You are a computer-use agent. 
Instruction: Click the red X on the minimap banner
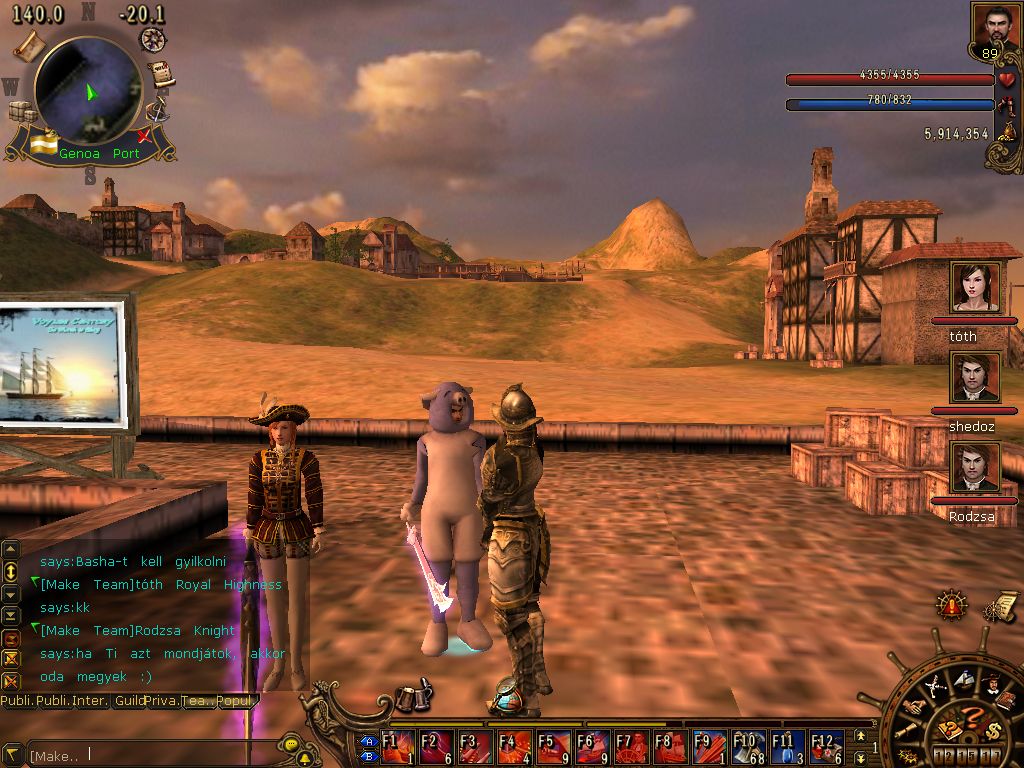145,135
